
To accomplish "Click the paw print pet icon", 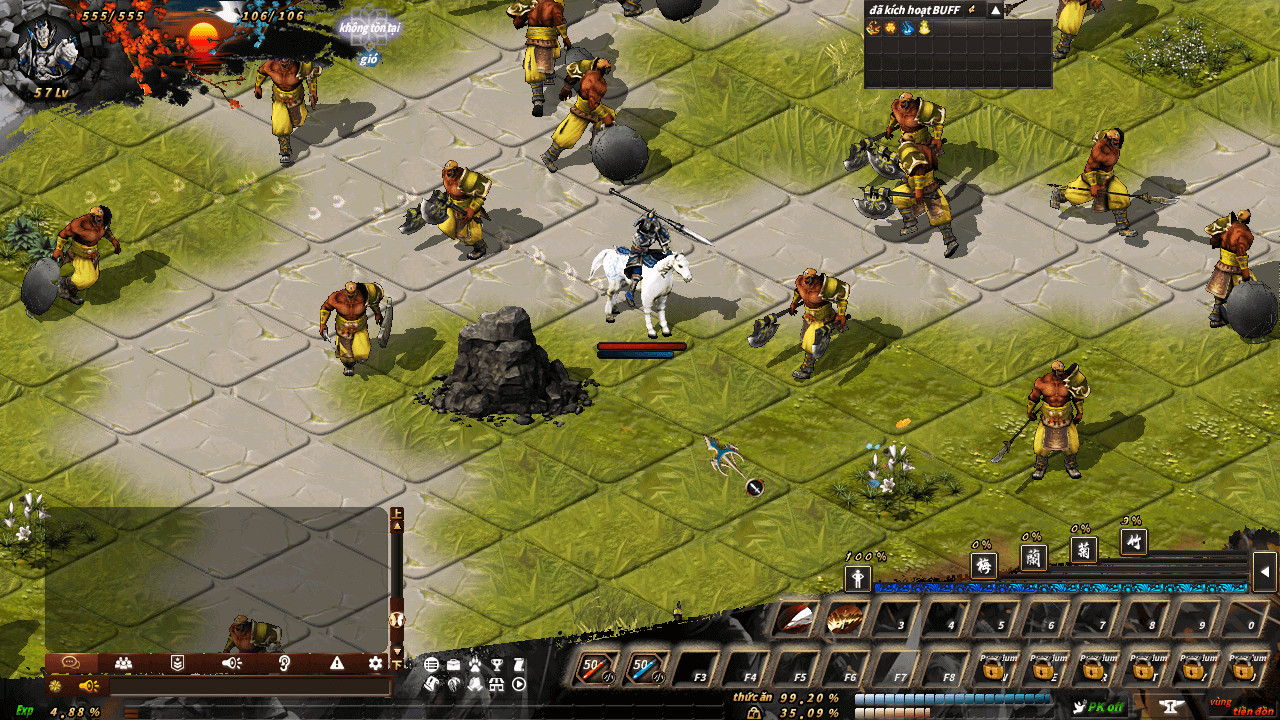I will point(475,665).
